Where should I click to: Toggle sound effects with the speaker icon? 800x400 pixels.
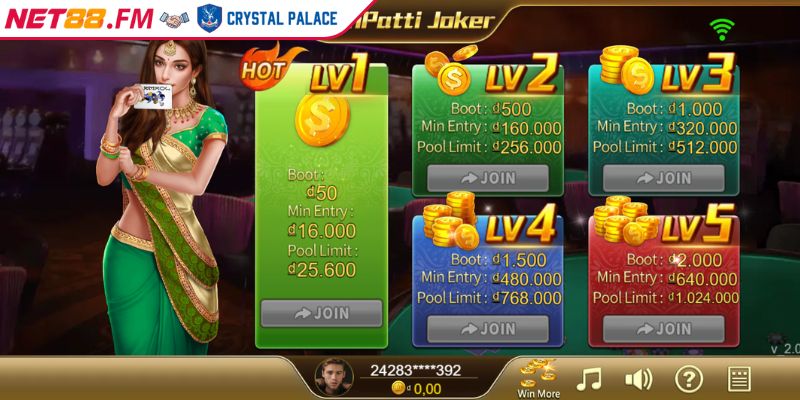[x=638, y=378]
